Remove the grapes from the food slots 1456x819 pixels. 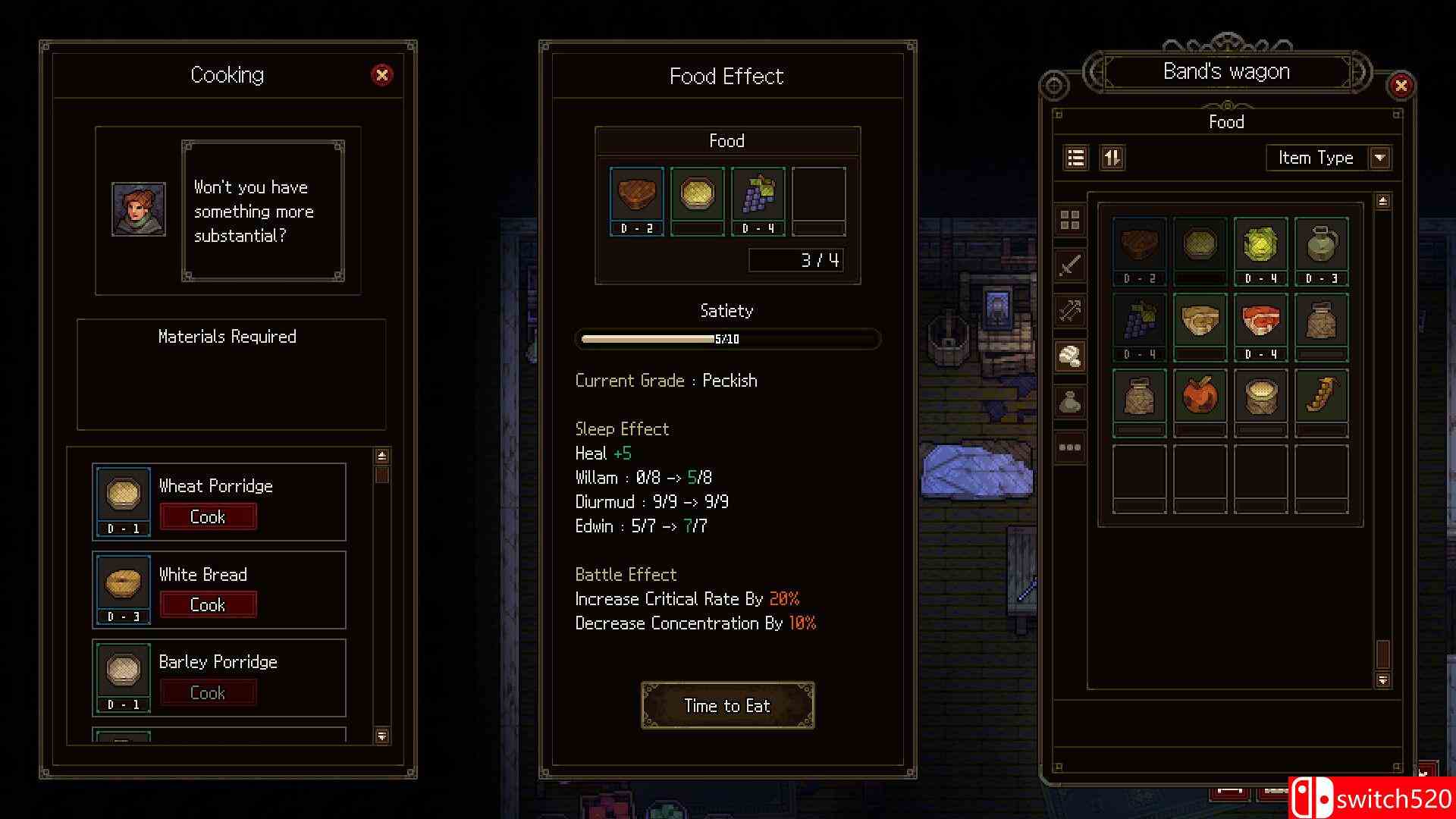(x=758, y=195)
